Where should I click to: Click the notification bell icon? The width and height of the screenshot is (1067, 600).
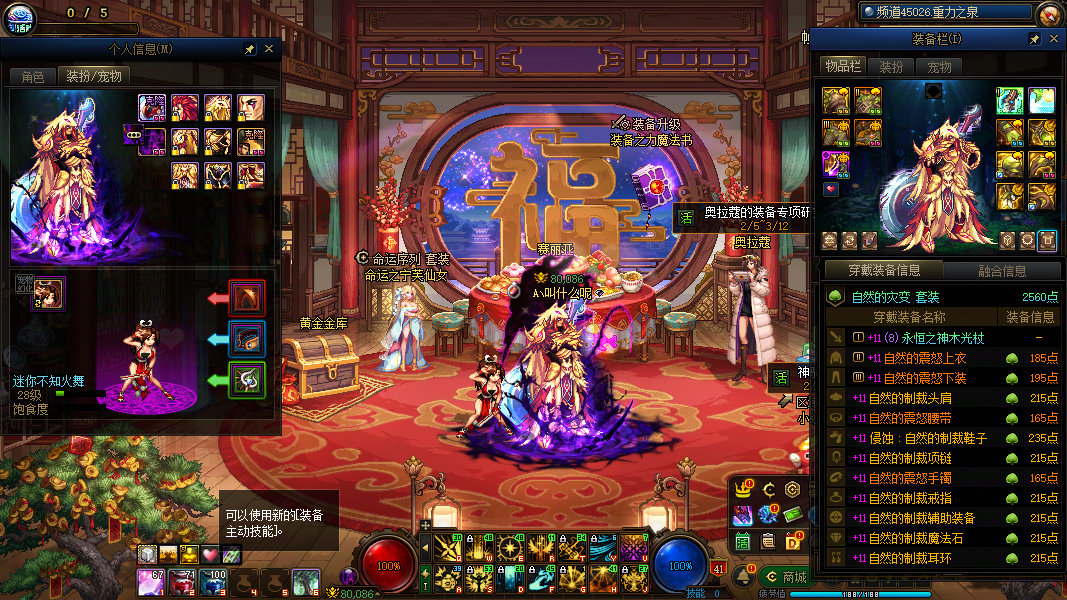pyautogui.click(x=744, y=576)
